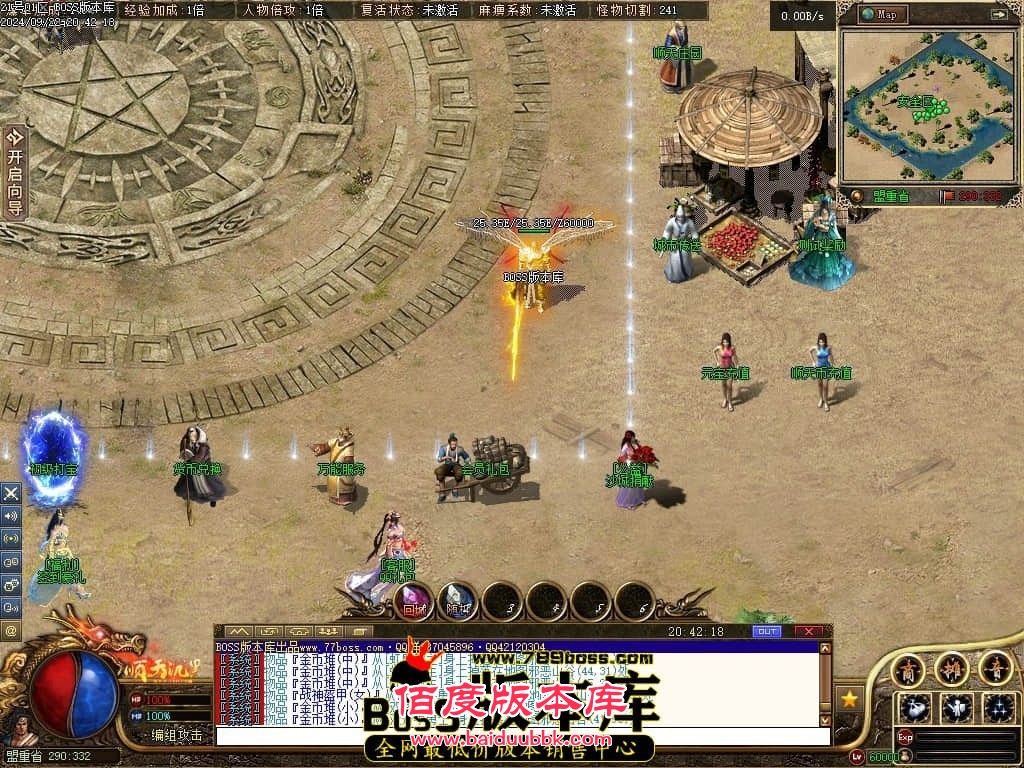The height and width of the screenshot is (768, 1024).
Task: Click the 编组攻击 group attack button
Action: (x=177, y=735)
